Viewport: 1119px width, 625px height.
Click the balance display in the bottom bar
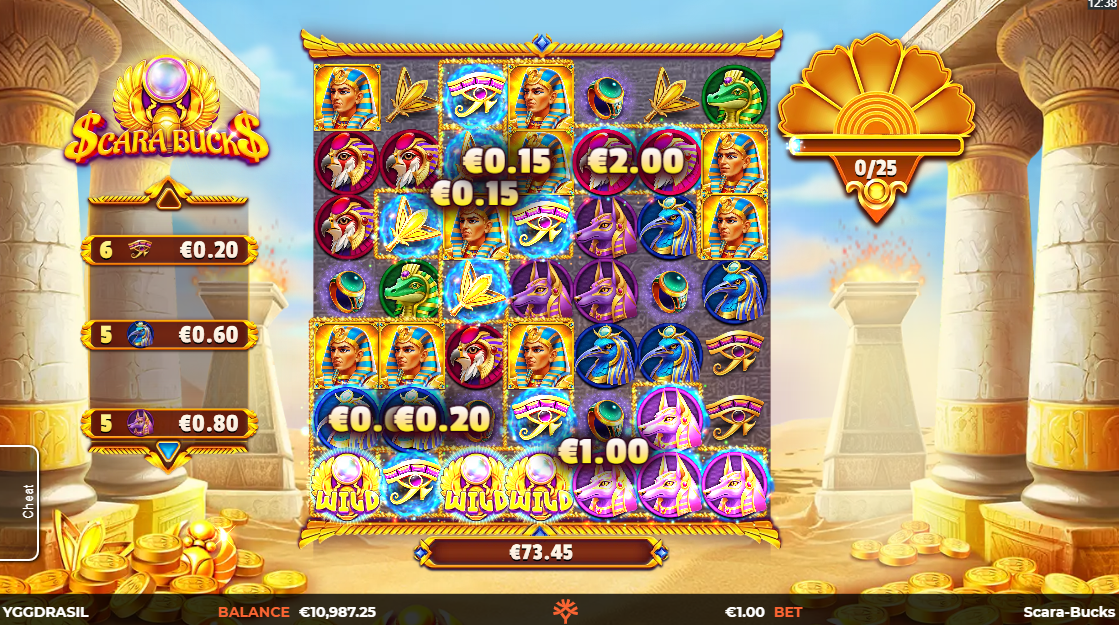coord(296,611)
